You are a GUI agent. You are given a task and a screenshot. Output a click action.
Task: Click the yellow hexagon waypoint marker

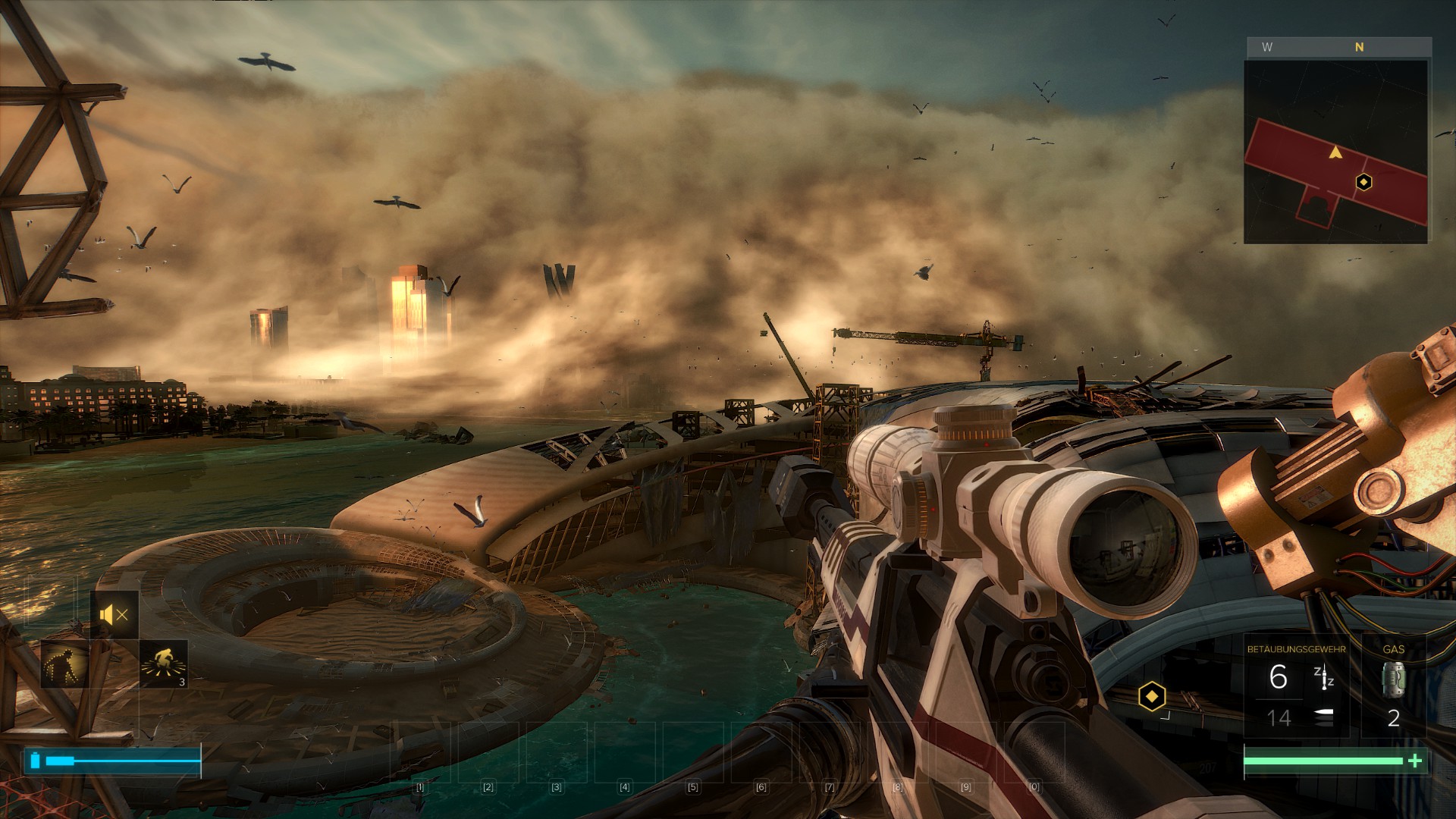point(1151,695)
